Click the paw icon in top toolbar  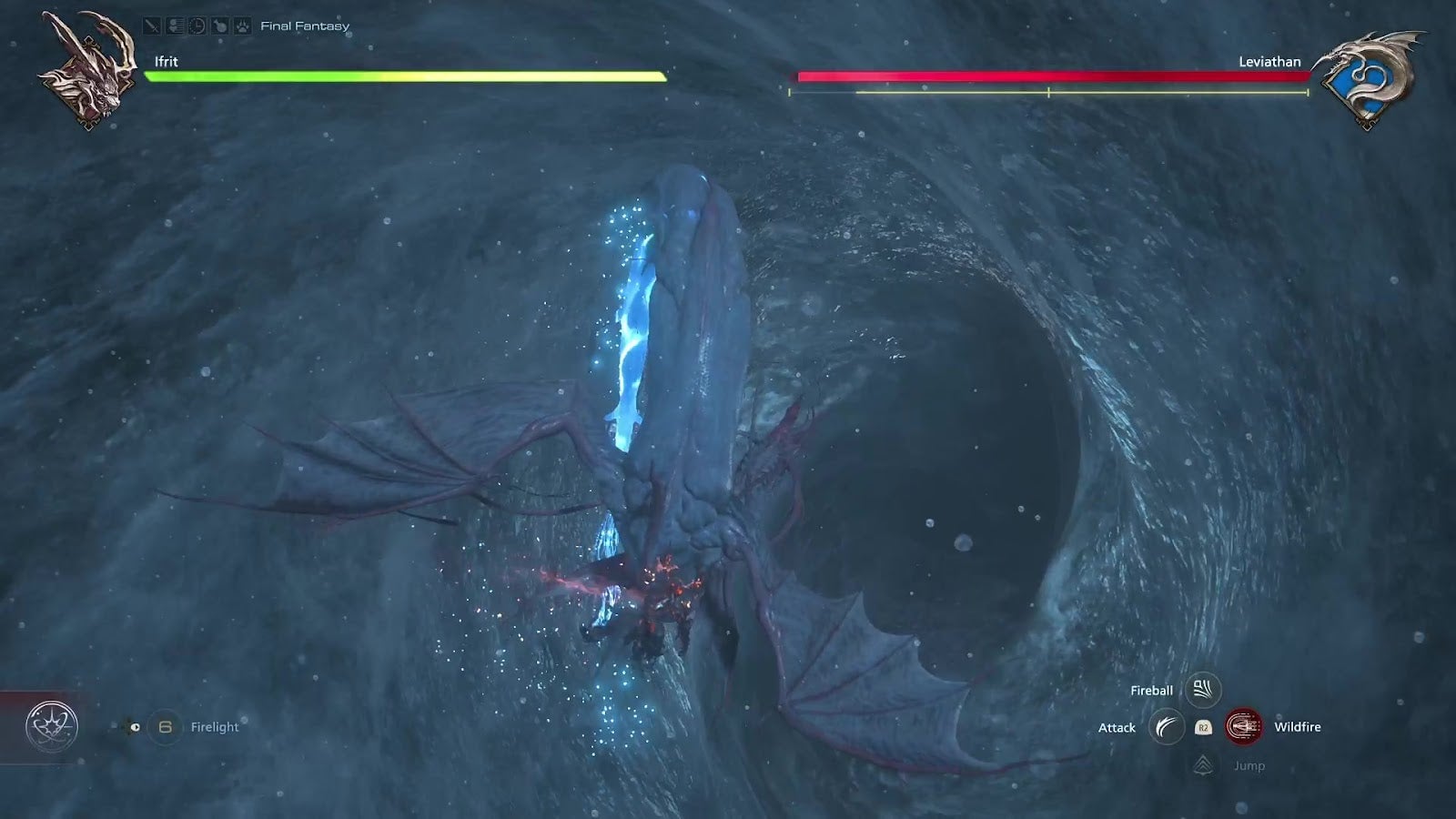point(242,25)
